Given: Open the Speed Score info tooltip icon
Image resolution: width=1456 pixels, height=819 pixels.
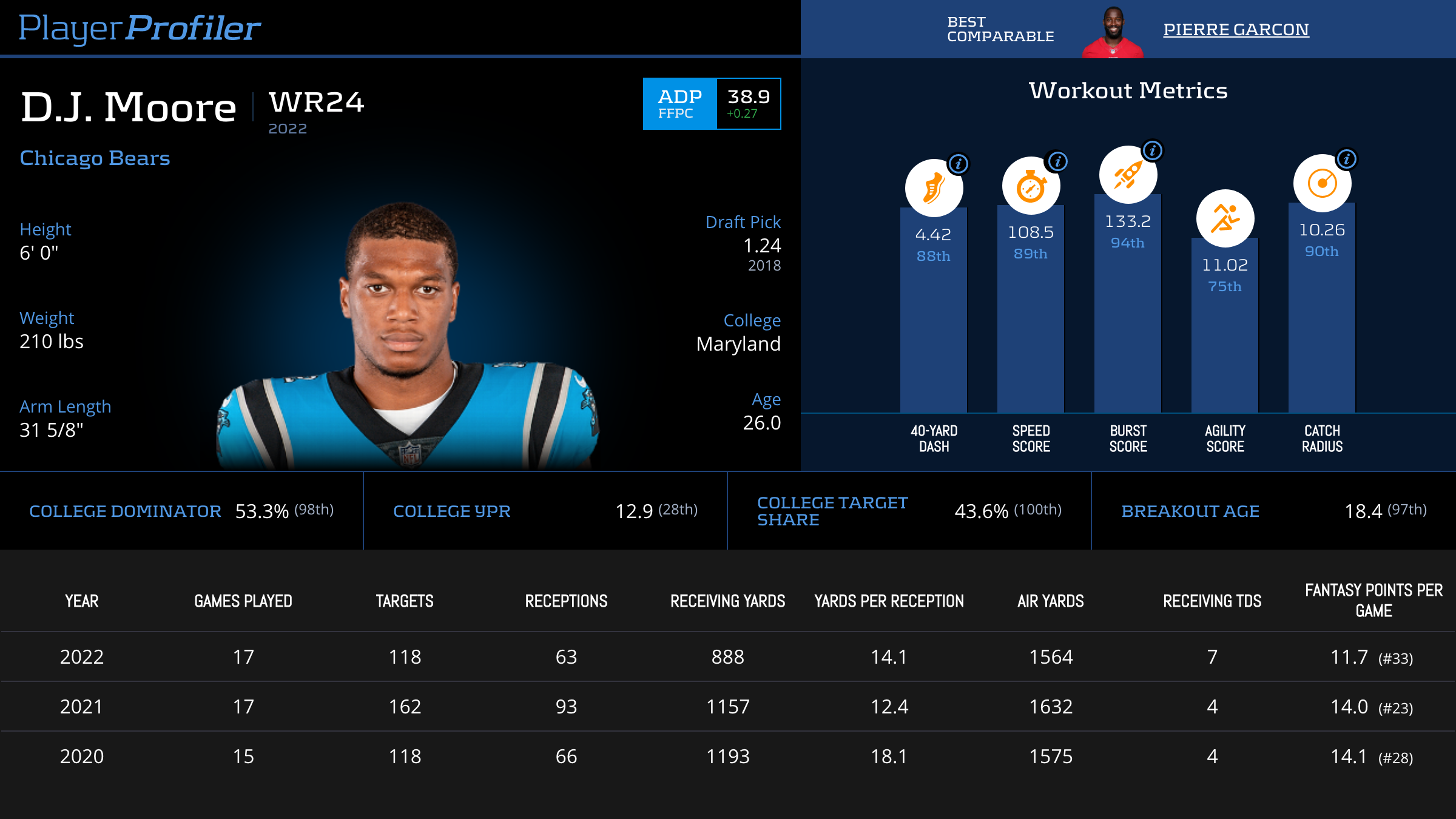Looking at the screenshot, I should [x=1058, y=161].
